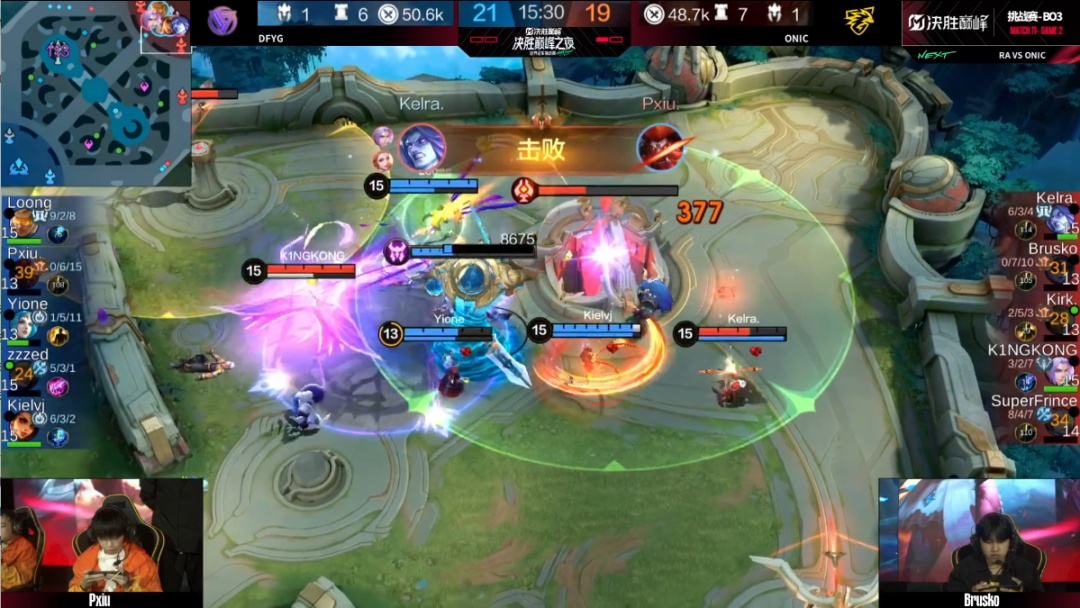This screenshot has width=1080, height=608.
Task: Click the ONIC yellow team logo
Action: pyautogui.click(x=859, y=21)
